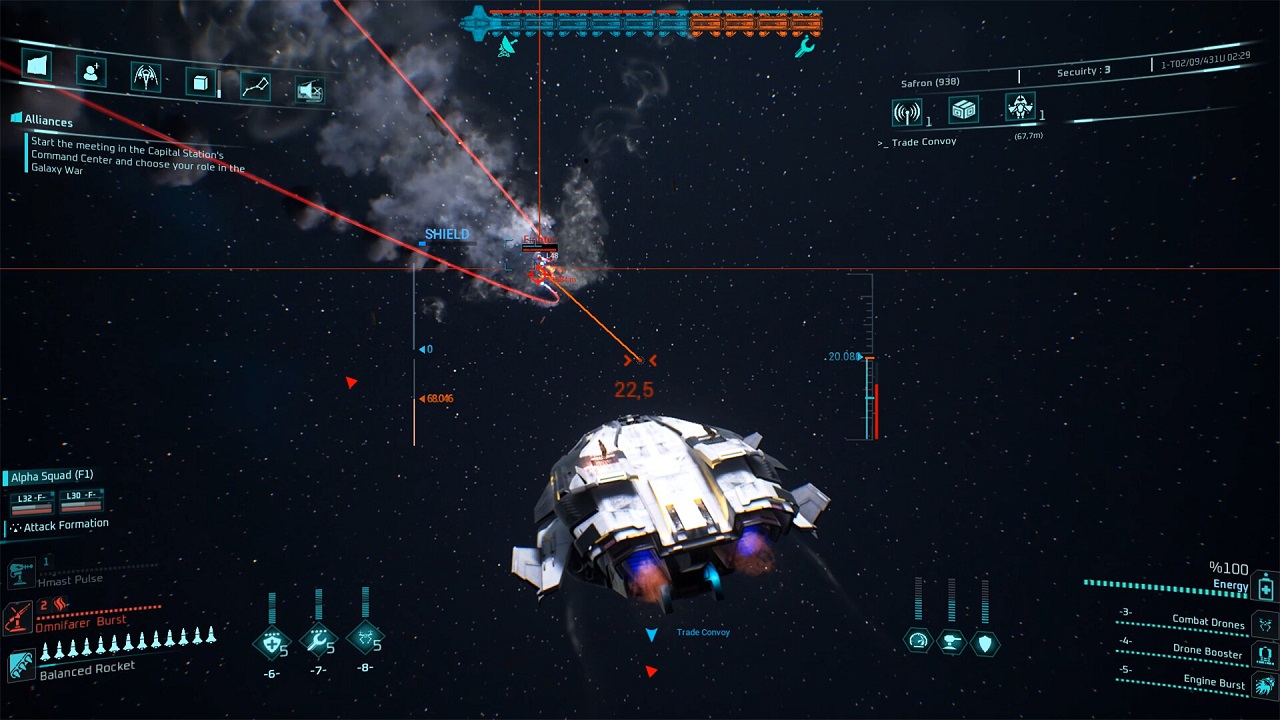Use the shield repair consumable
1280x720 pixels.
[271, 641]
